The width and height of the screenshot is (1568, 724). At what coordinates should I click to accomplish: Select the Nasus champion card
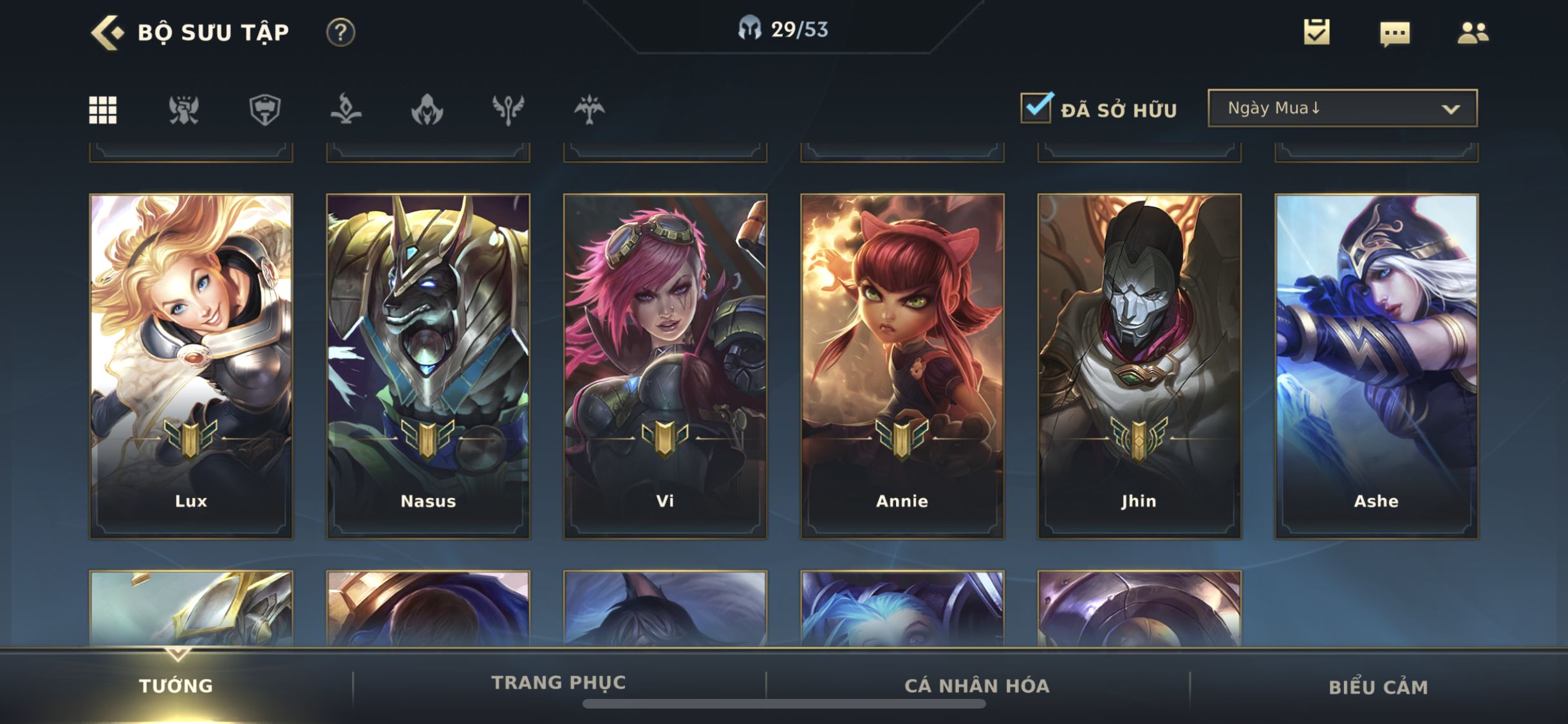click(428, 366)
